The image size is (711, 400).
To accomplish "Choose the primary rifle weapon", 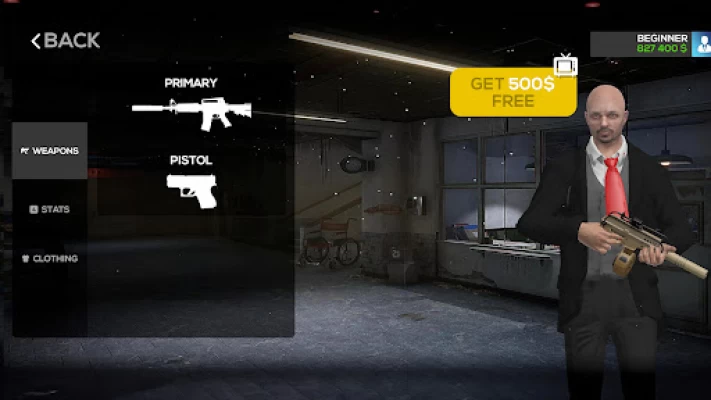I will [191, 114].
